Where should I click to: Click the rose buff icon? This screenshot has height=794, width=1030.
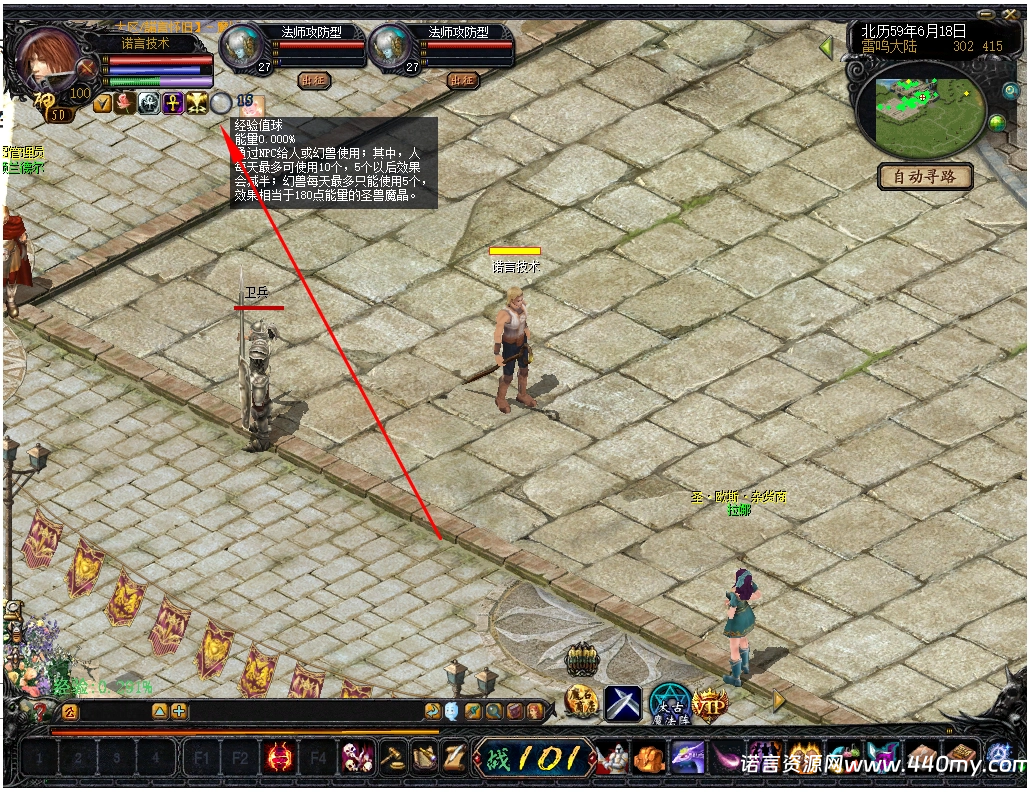pyautogui.click(x=125, y=102)
